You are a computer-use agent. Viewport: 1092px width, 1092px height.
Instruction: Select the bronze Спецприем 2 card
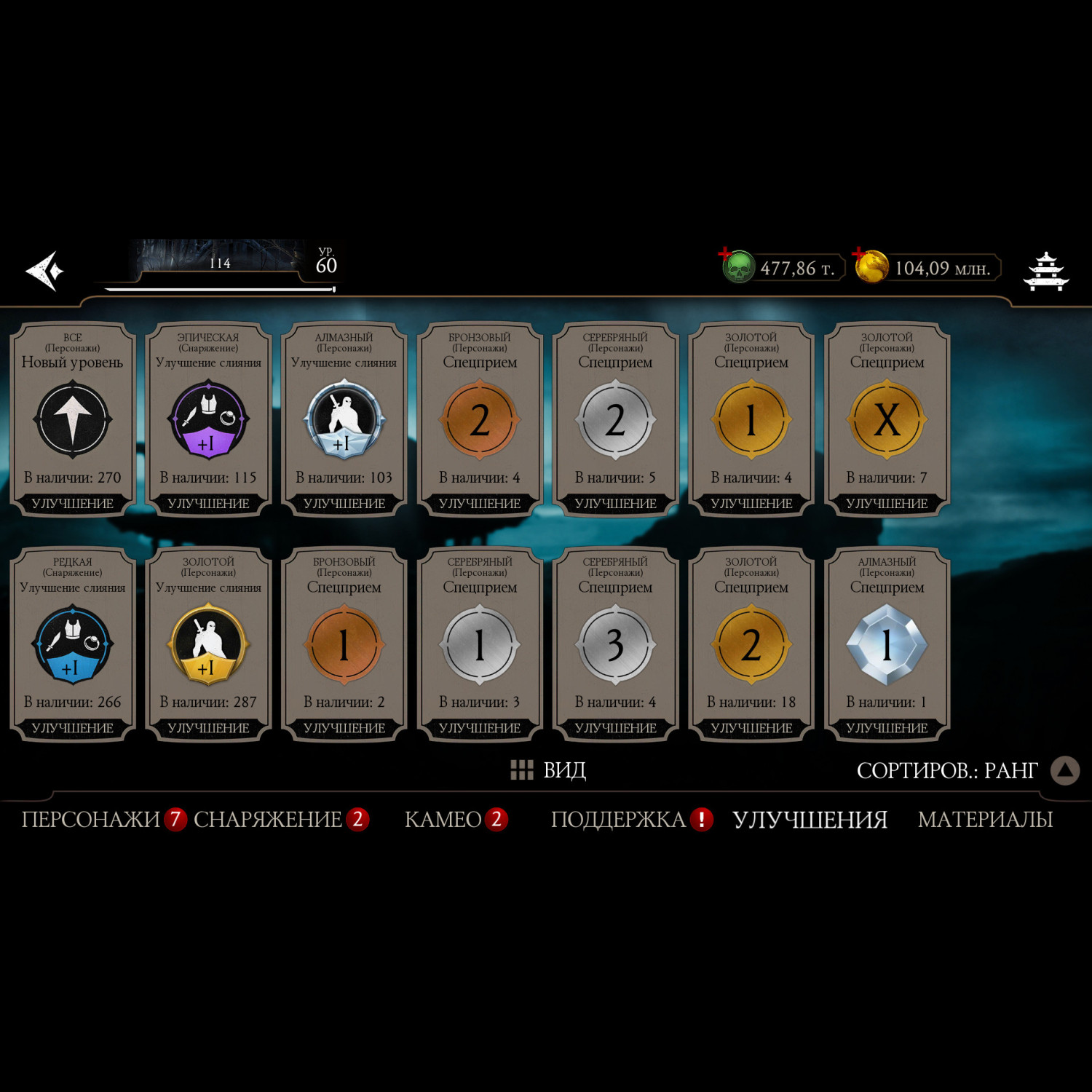click(x=480, y=420)
